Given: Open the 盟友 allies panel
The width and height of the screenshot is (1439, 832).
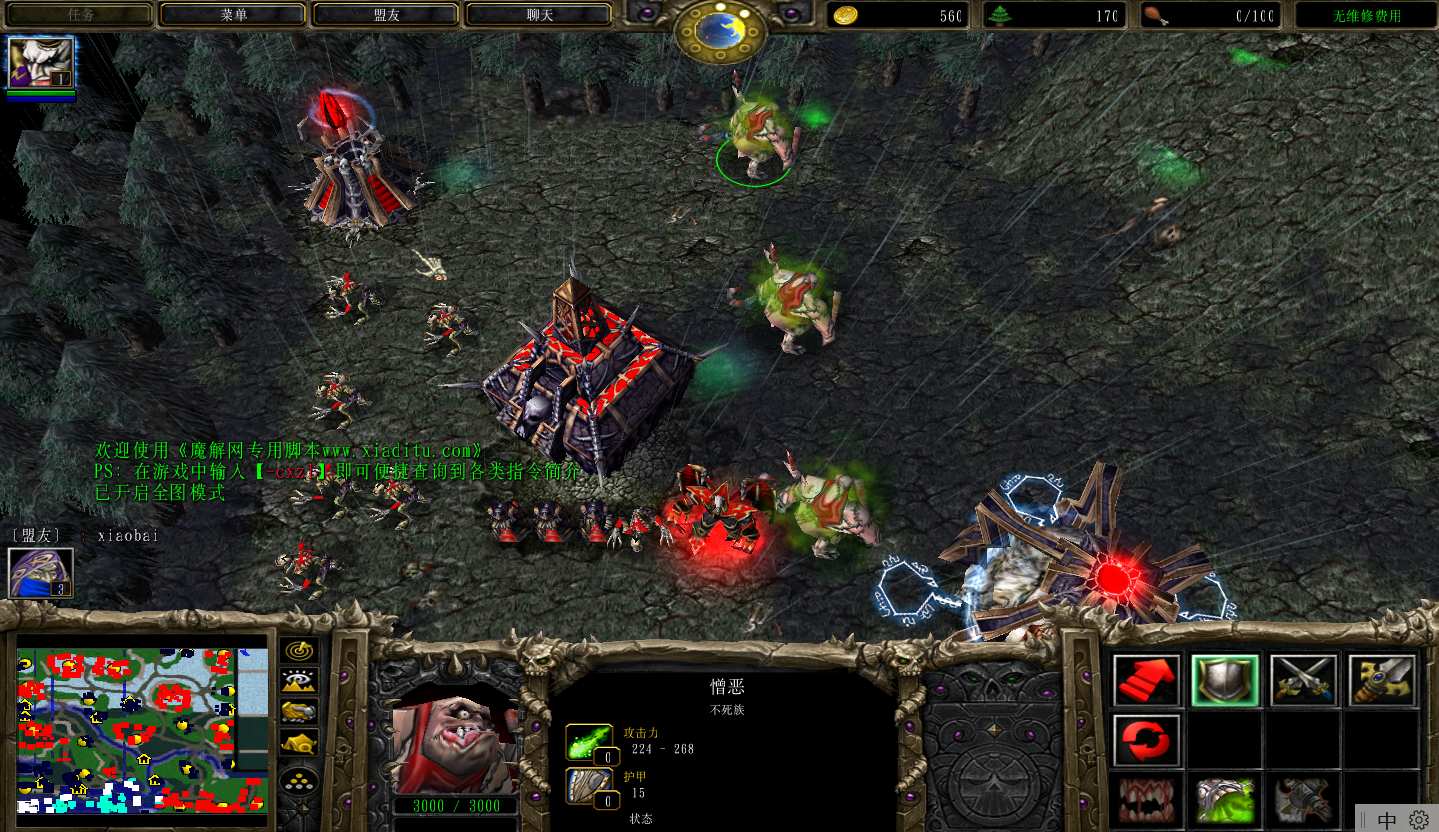Looking at the screenshot, I should [385, 15].
